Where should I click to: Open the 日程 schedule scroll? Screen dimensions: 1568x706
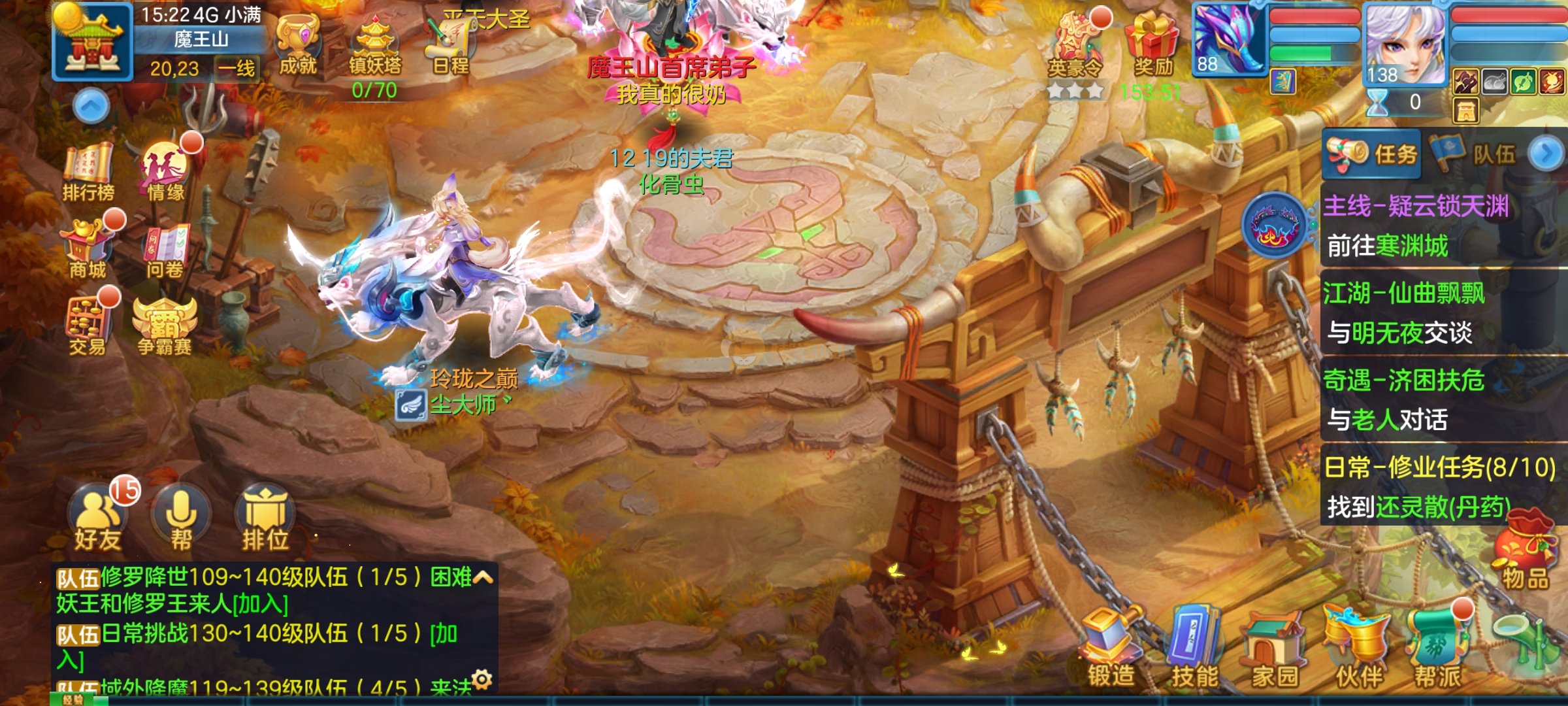[449, 44]
